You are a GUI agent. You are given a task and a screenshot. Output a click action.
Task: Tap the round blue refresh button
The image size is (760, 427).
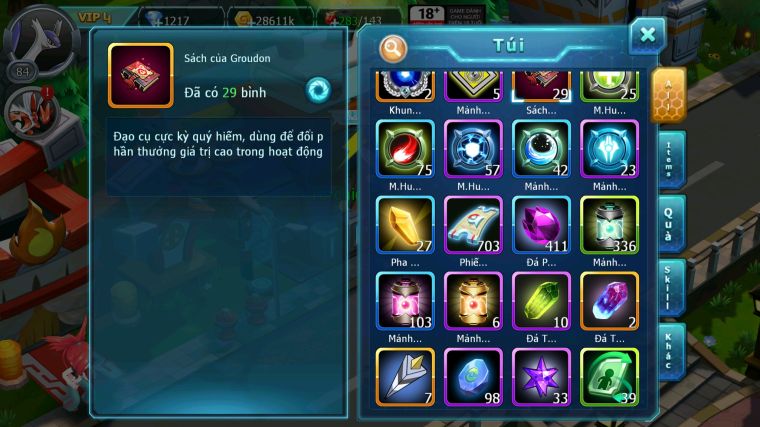318,89
